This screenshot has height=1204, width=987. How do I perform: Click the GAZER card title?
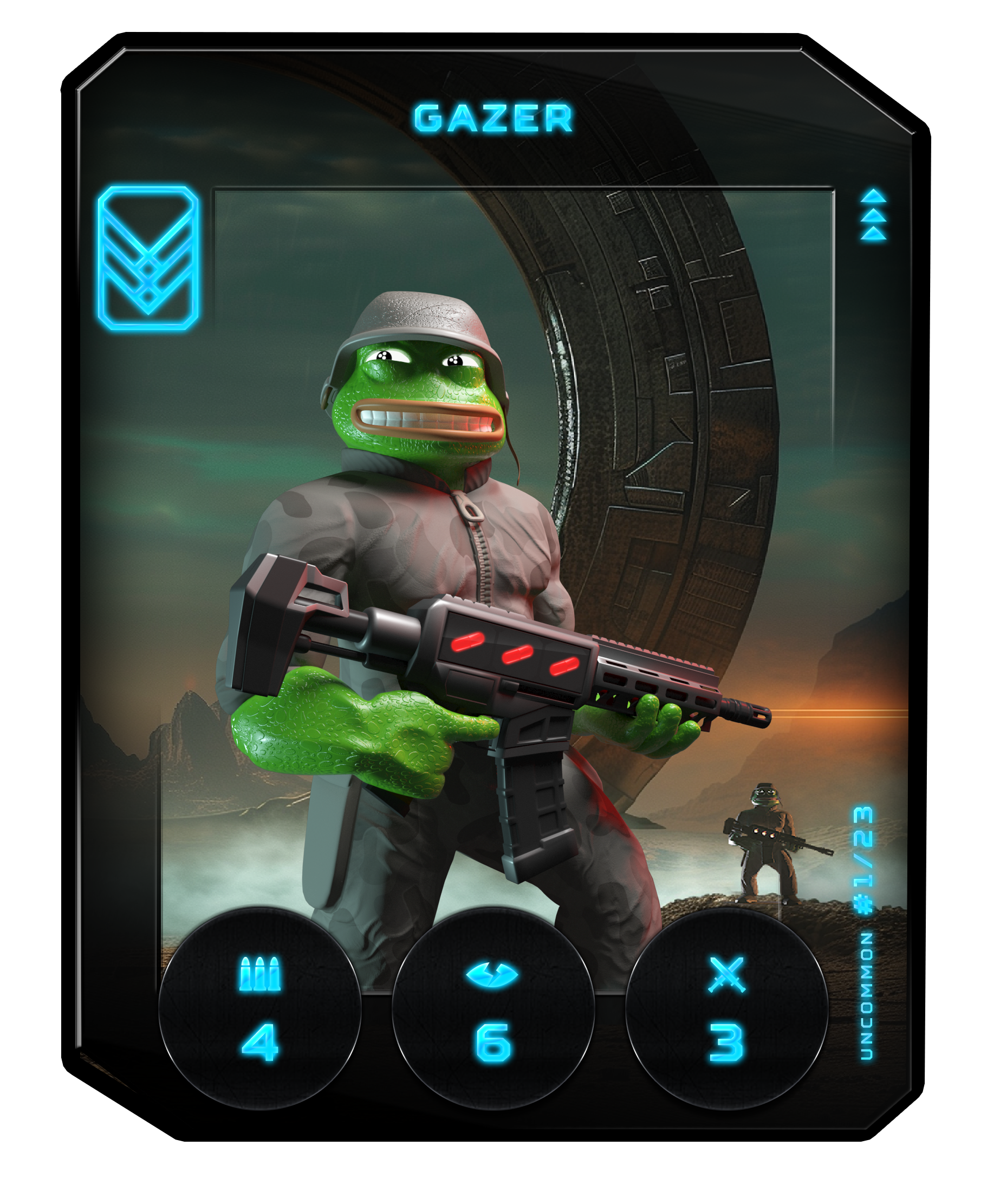[x=493, y=118]
